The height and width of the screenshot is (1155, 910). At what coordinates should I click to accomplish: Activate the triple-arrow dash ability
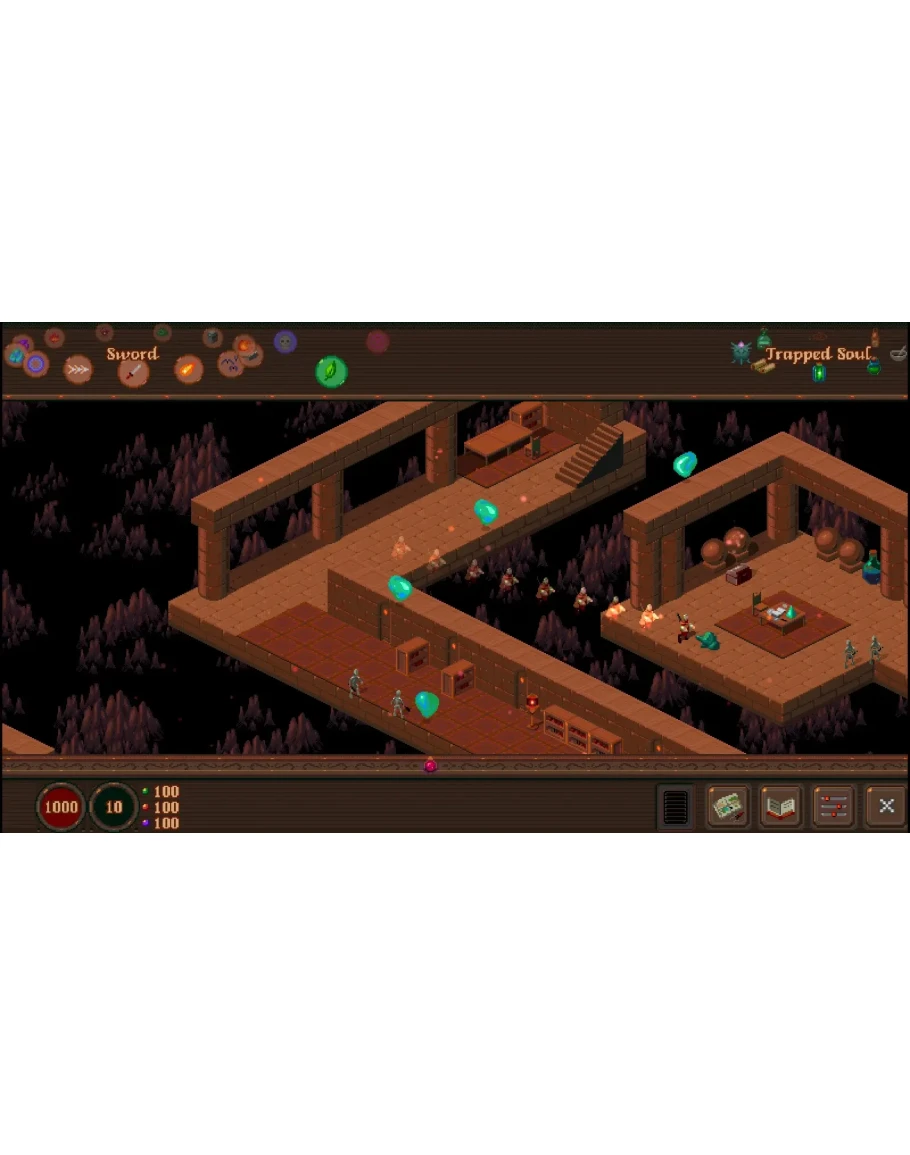[78, 369]
